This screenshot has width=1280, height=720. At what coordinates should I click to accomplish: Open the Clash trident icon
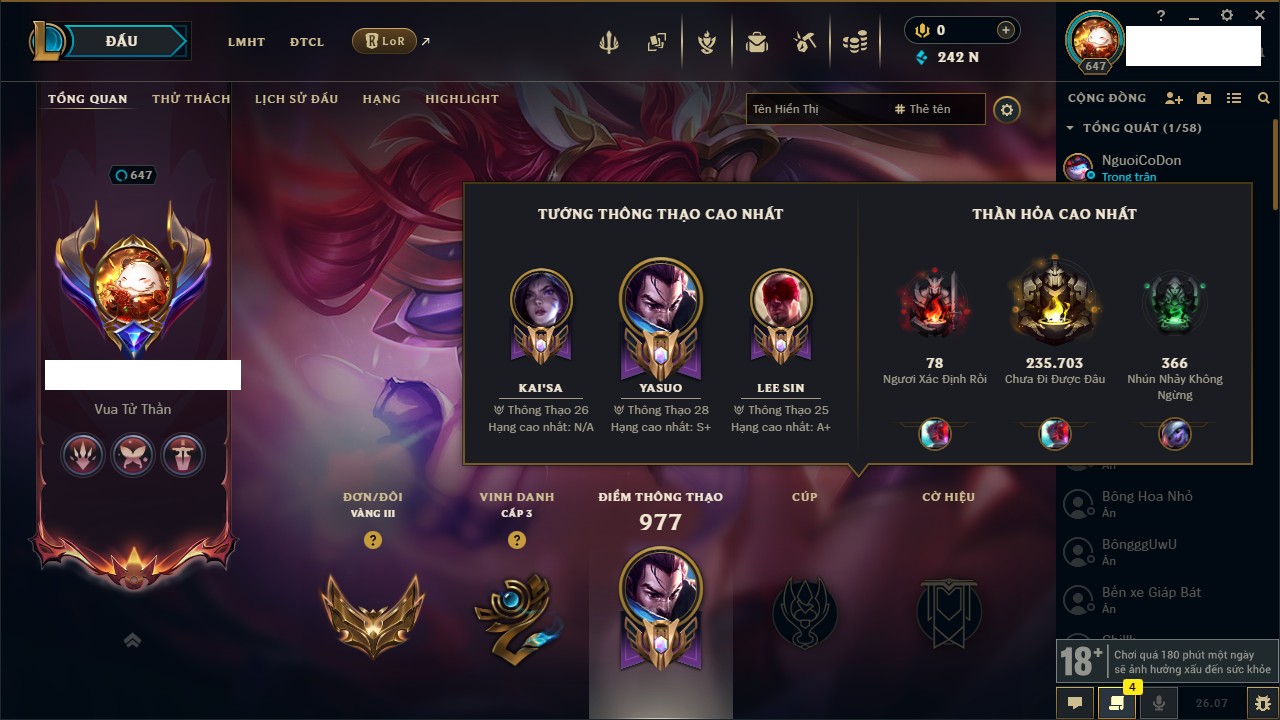609,42
